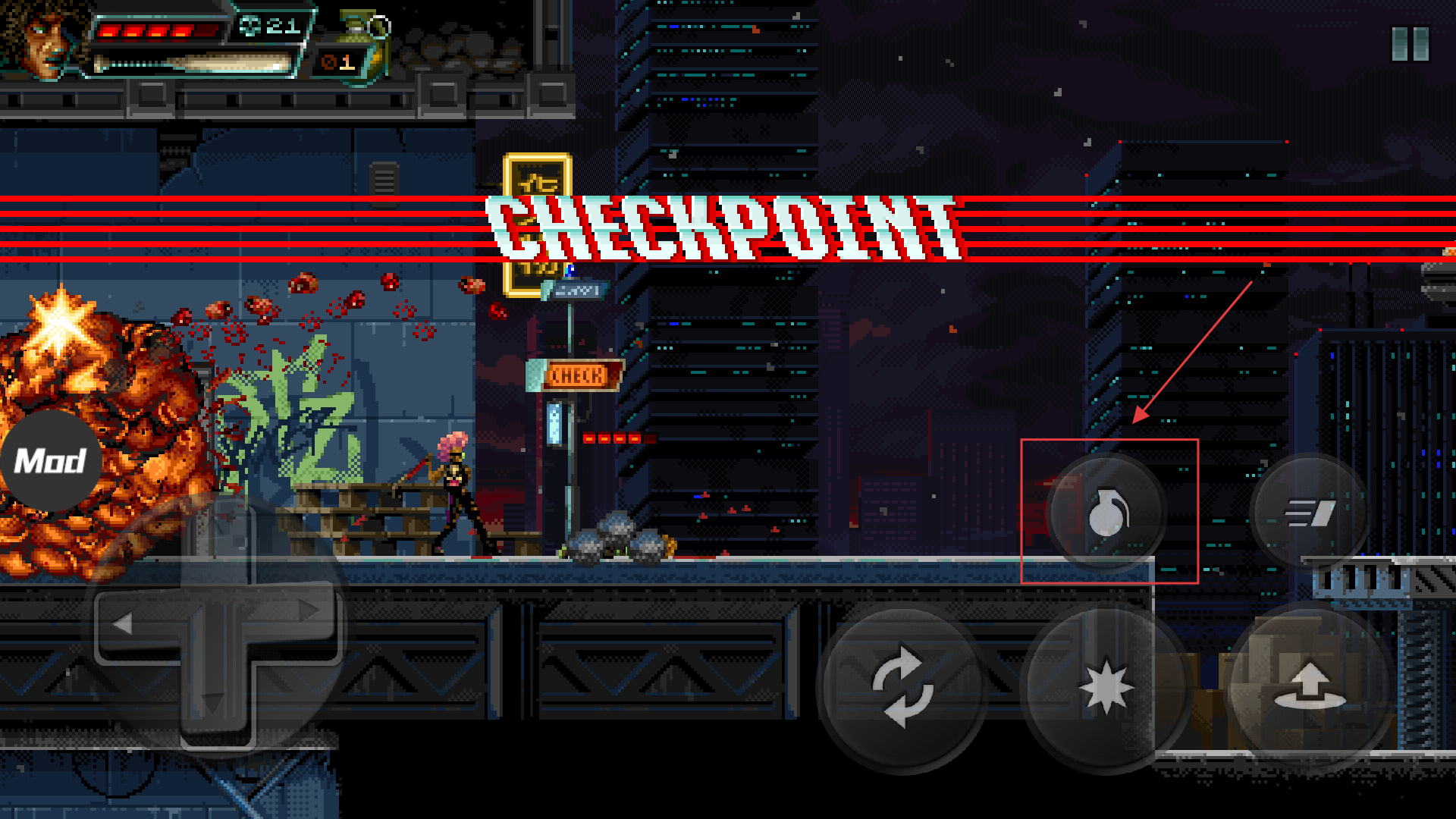Viewport: 1456px width, 819px height.
Task: Crouch using the d-pad down arrow
Action: coord(213,704)
